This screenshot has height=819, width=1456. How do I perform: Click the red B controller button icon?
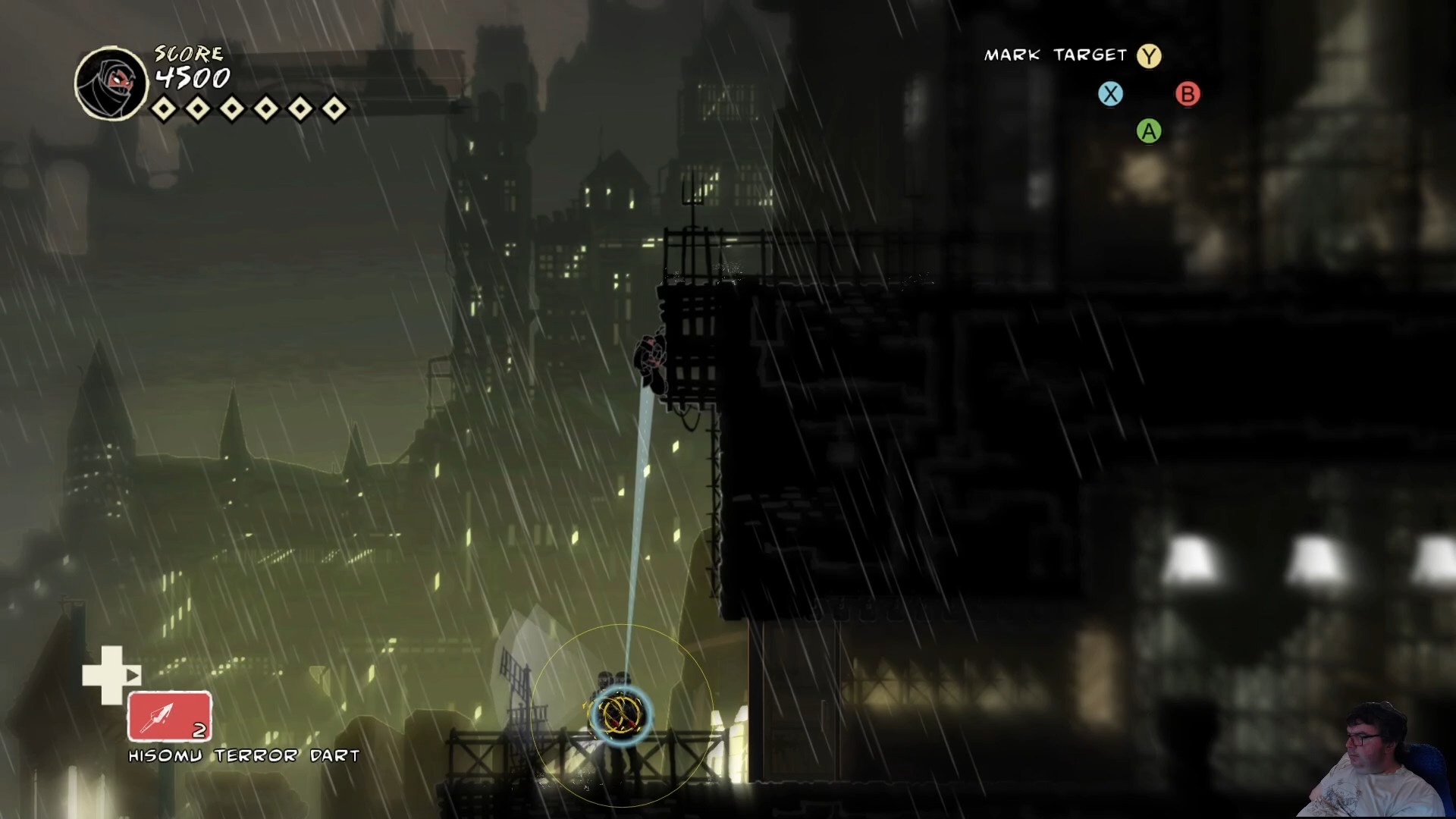[1187, 93]
